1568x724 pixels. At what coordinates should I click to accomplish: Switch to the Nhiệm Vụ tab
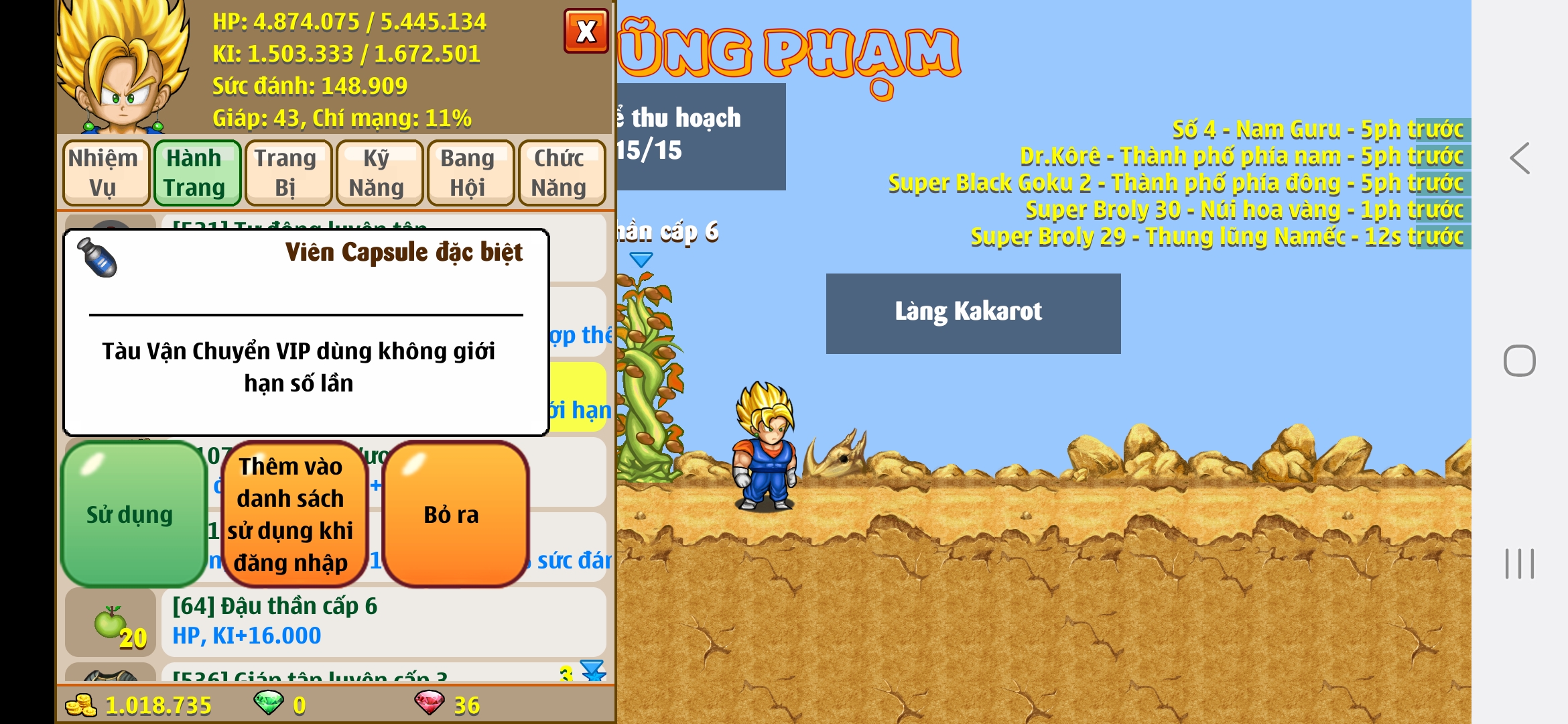(105, 173)
